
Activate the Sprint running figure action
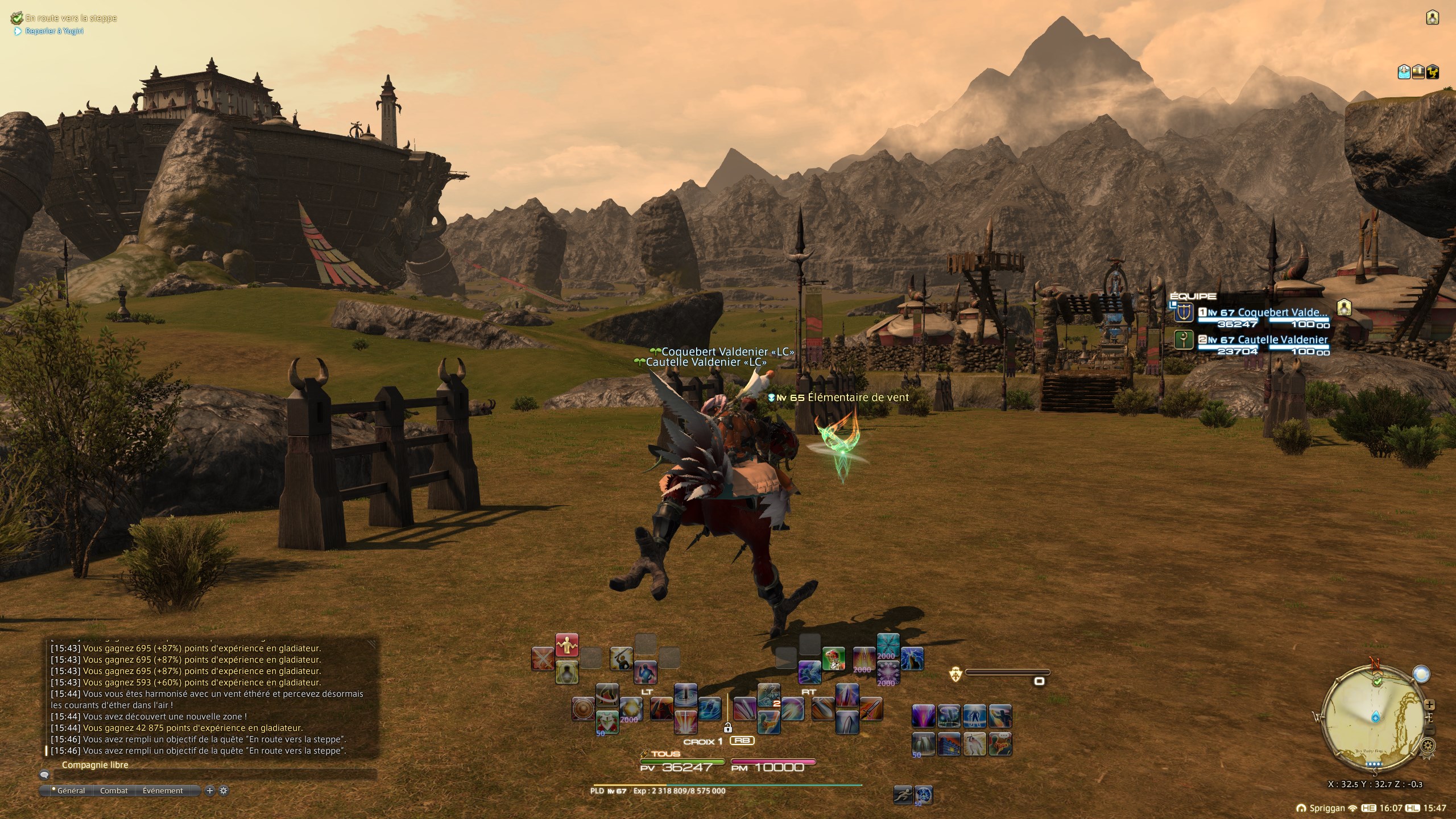[902, 794]
